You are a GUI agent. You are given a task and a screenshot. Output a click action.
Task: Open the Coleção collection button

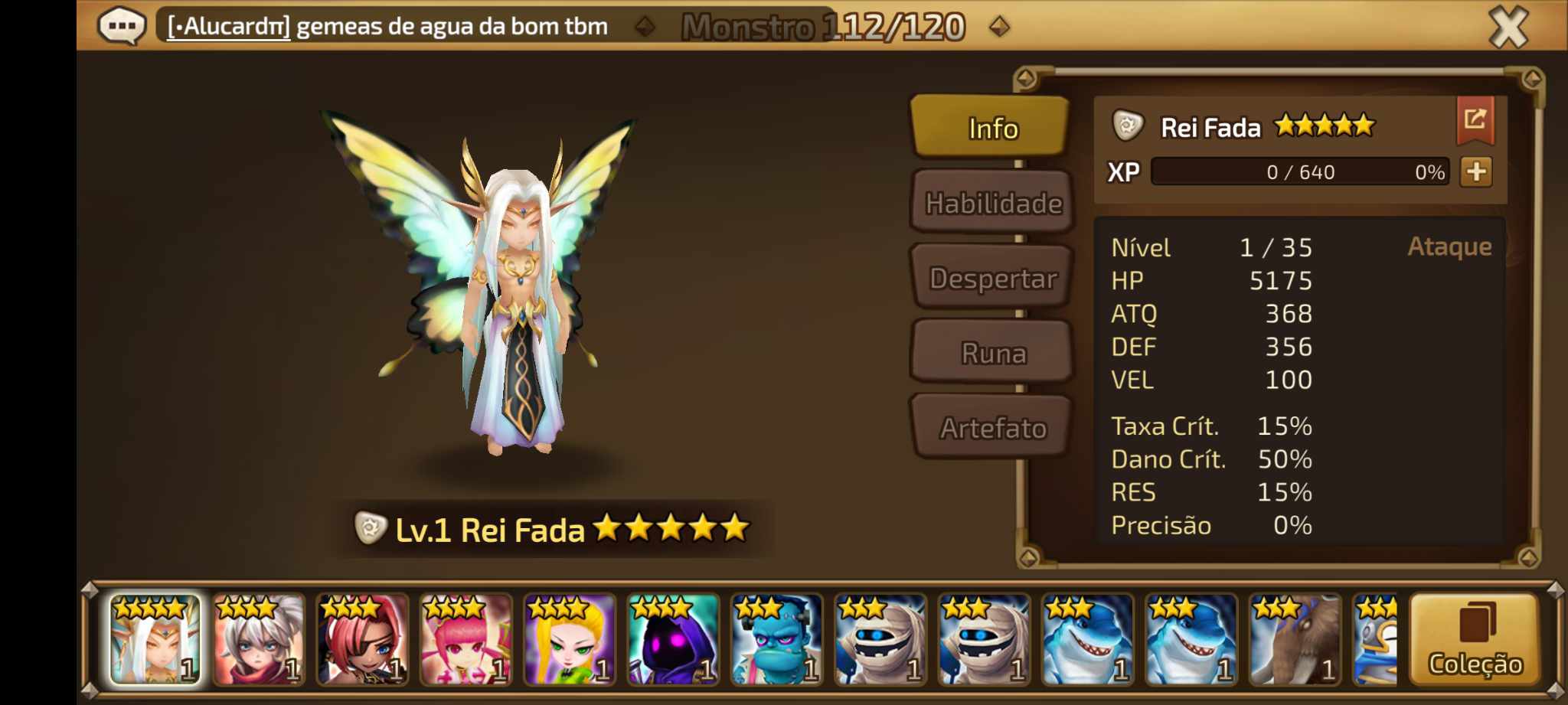1475,640
